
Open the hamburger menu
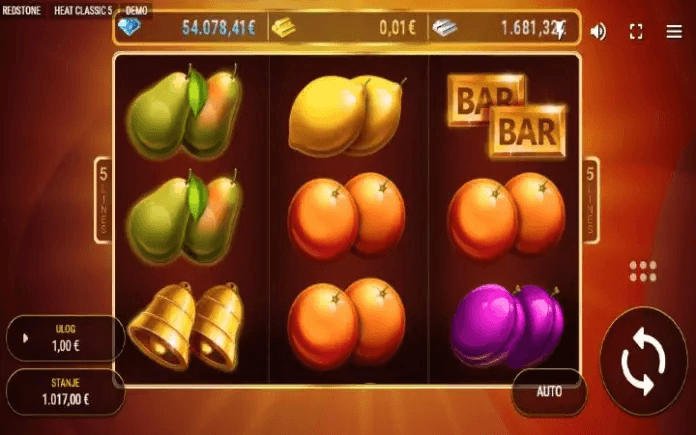point(674,31)
